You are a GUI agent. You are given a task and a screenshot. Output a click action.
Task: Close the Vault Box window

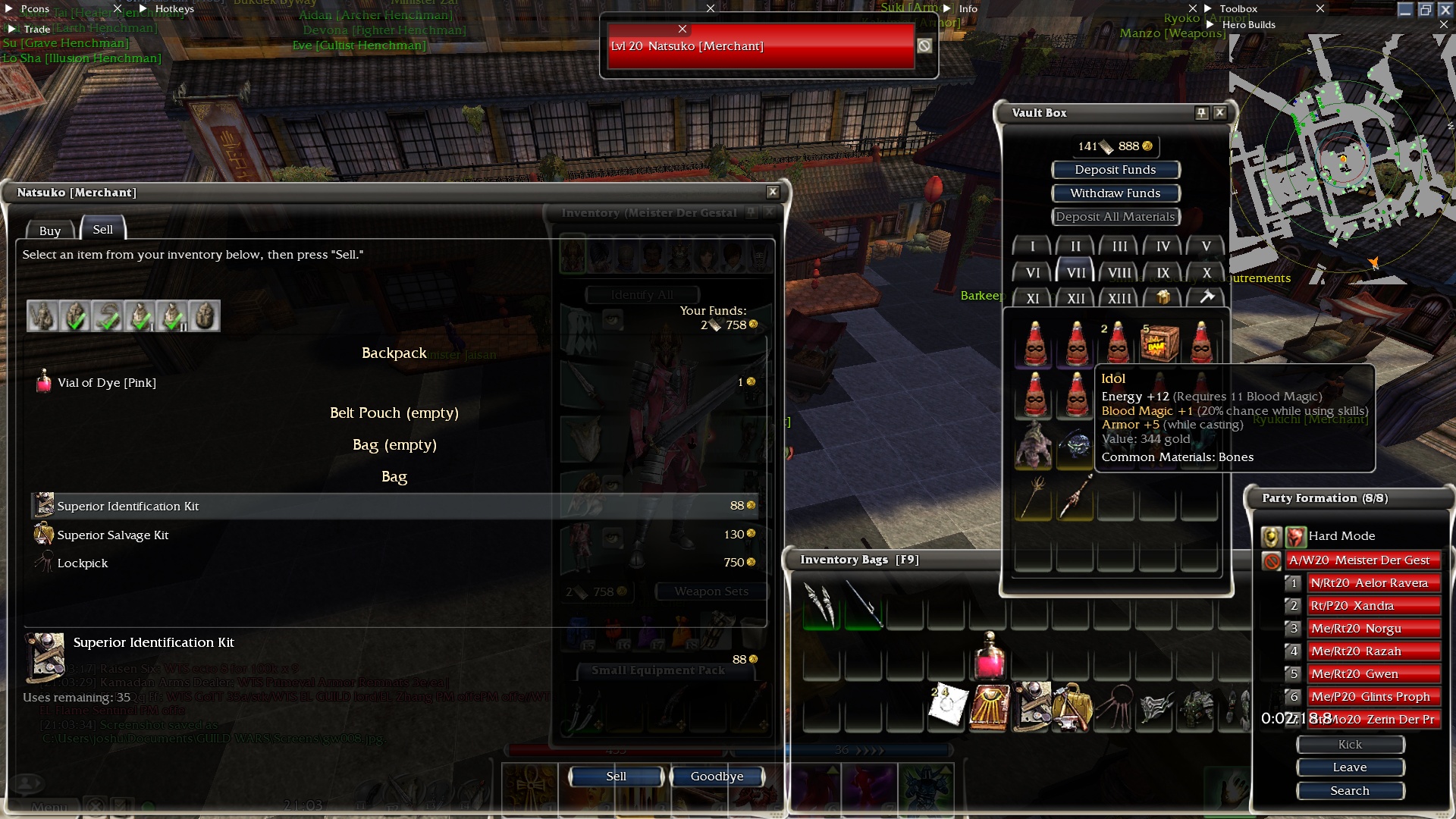pyautogui.click(x=1219, y=113)
